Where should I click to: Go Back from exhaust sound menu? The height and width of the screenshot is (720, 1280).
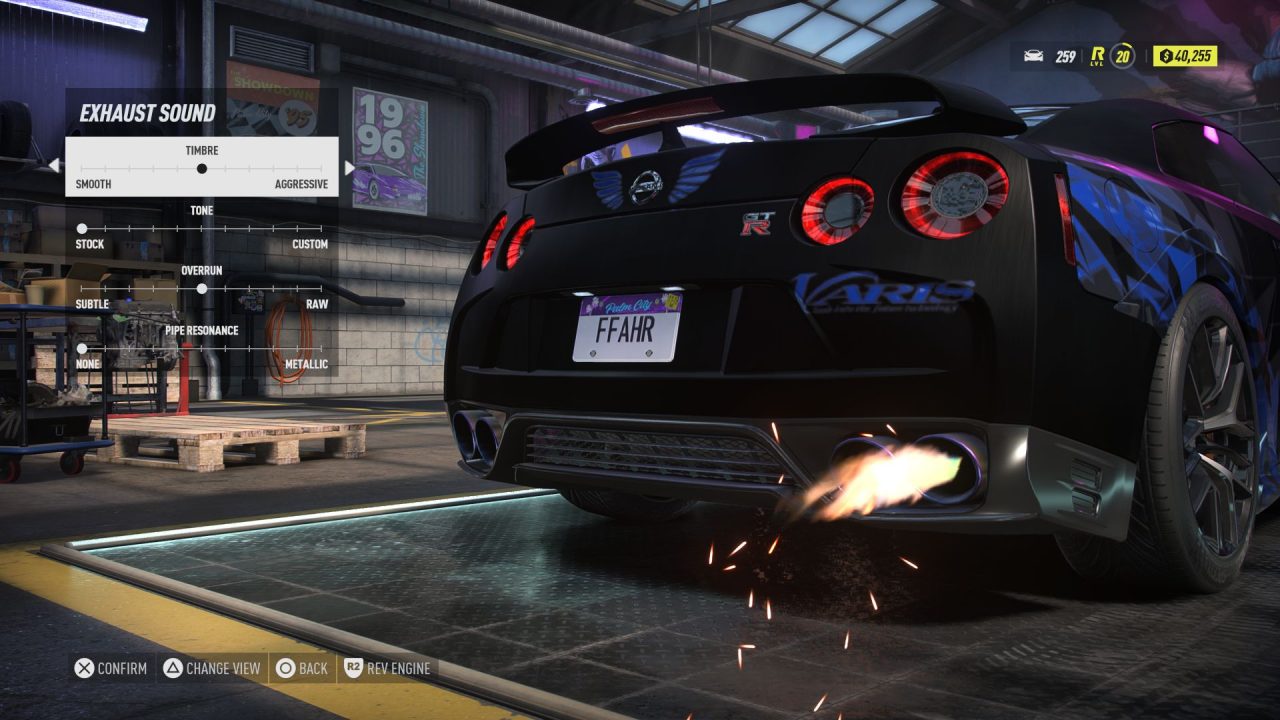pyautogui.click(x=302, y=668)
